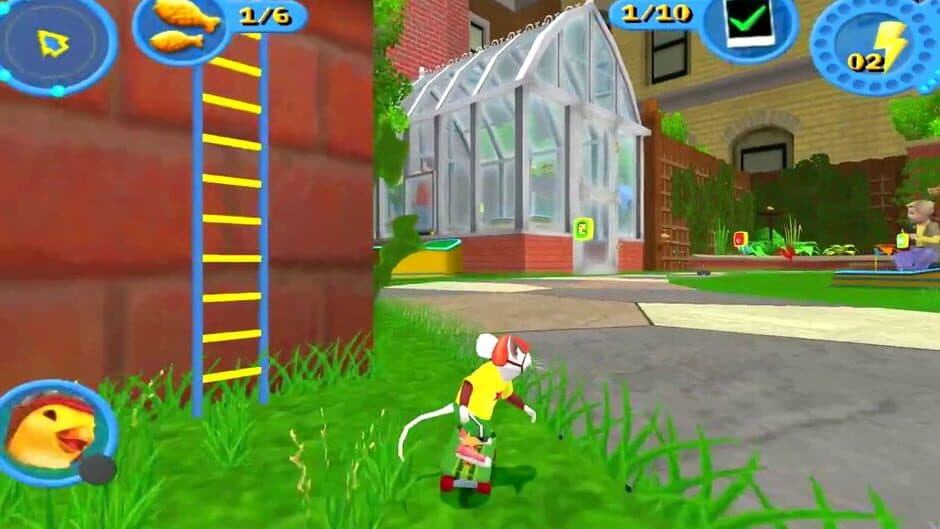
Task: Click the yellow arrow compass dial
Action: tap(52, 42)
